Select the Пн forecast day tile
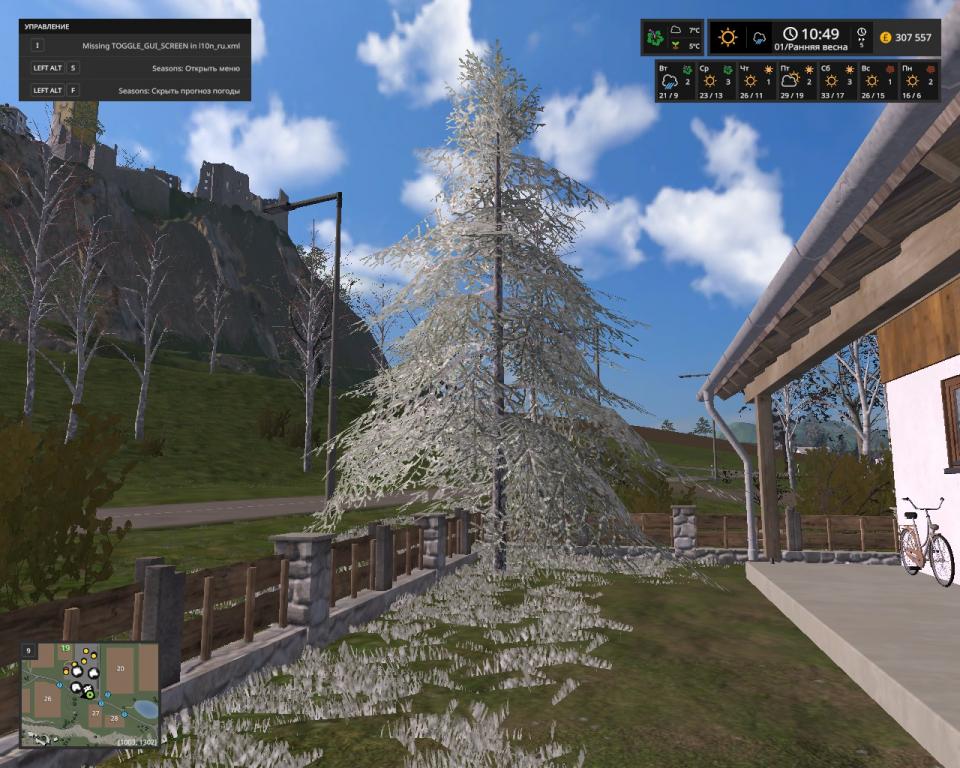The width and height of the screenshot is (960, 768). coord(914,81)
